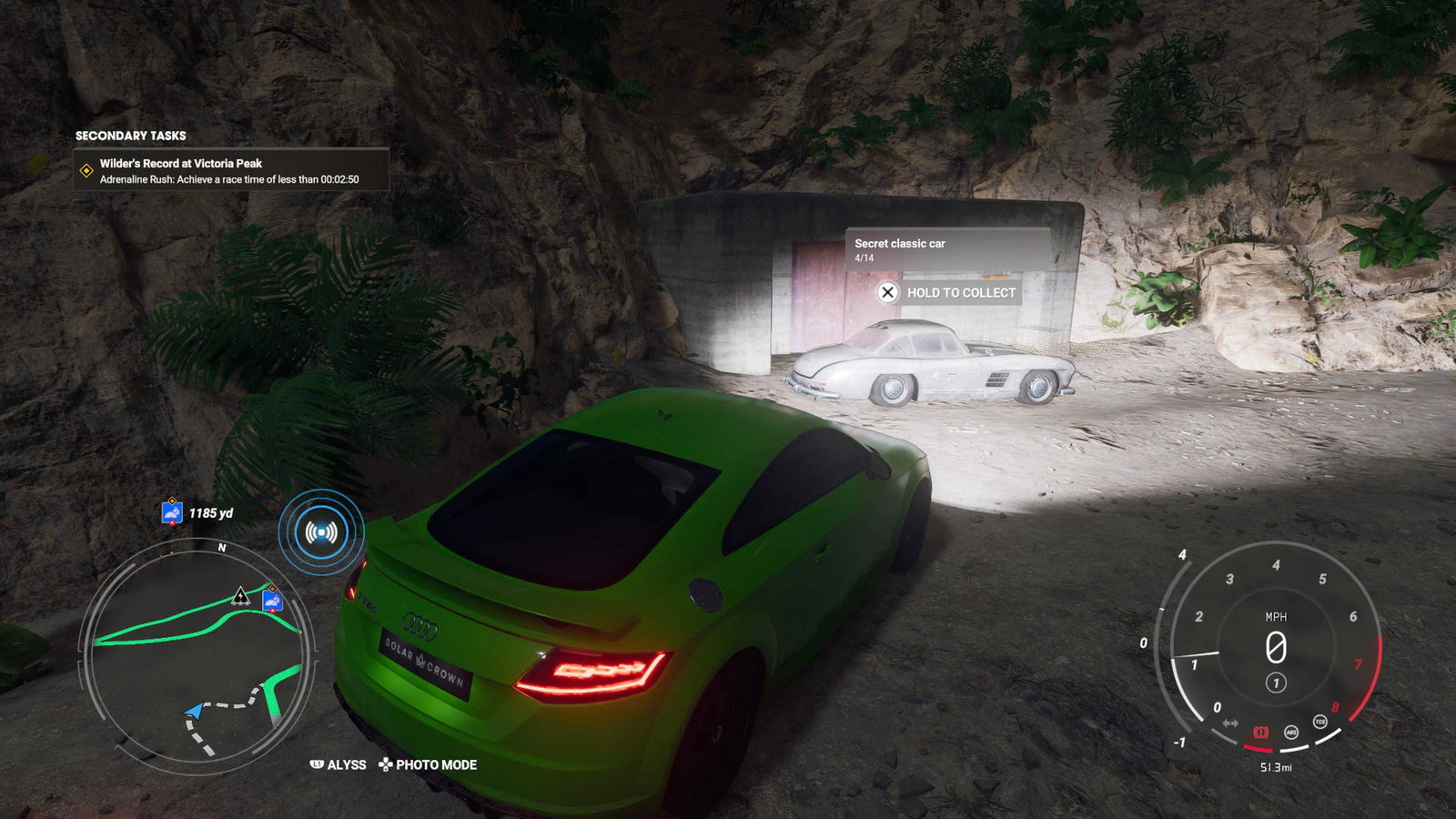Select the blue radar signal icon
1456x819 pixels.
click(x=321, y=531)
